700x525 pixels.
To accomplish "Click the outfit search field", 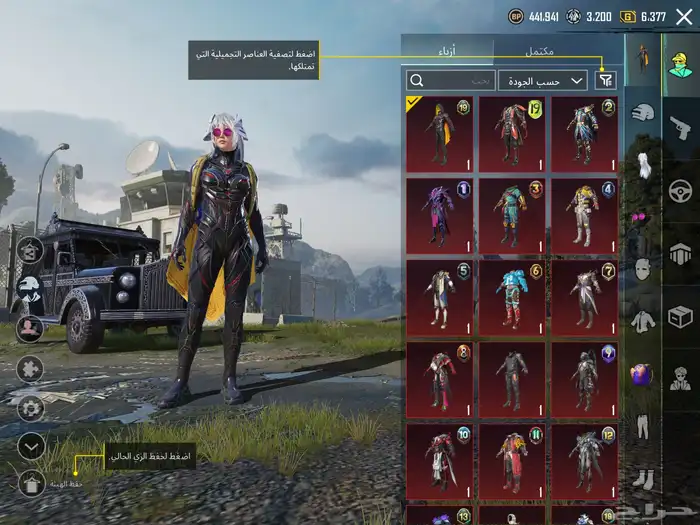I will click(x=450, y=80).
